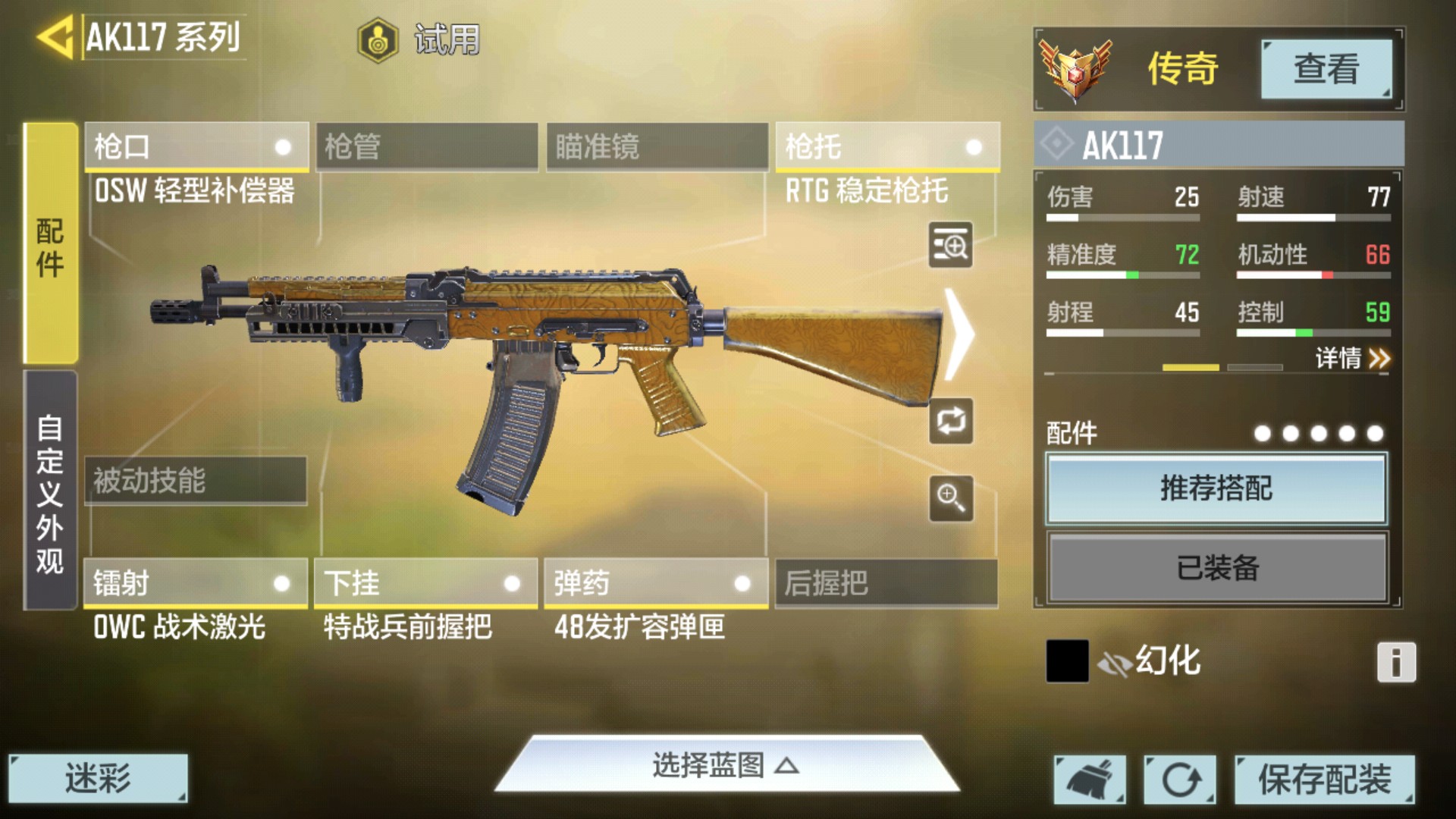
Task: Click the 幻化 info button
Action: [x=1396, y=662]
